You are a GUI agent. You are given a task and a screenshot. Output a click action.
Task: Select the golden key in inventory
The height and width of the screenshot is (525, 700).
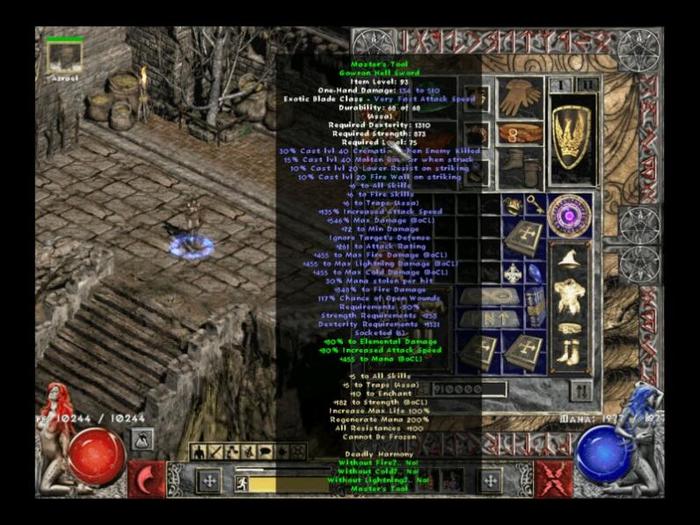pos(536,205)
